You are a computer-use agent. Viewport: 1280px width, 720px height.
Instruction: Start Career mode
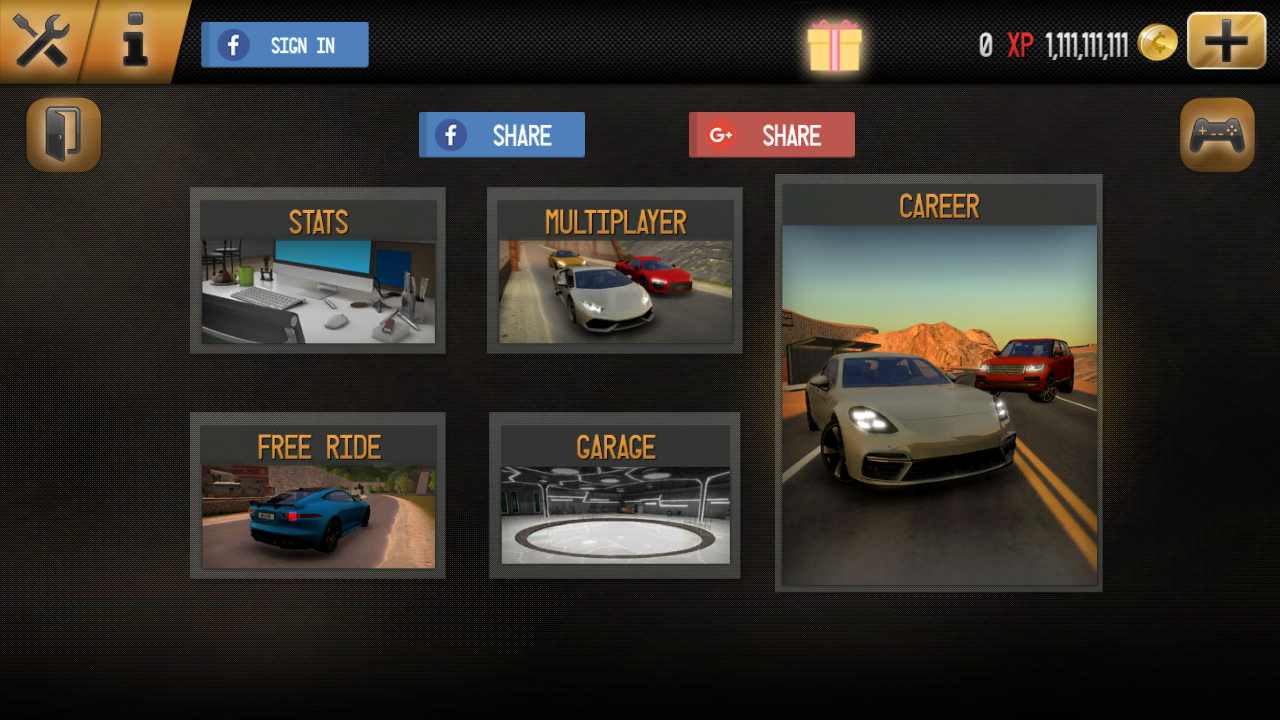click(x=939, y=383)
